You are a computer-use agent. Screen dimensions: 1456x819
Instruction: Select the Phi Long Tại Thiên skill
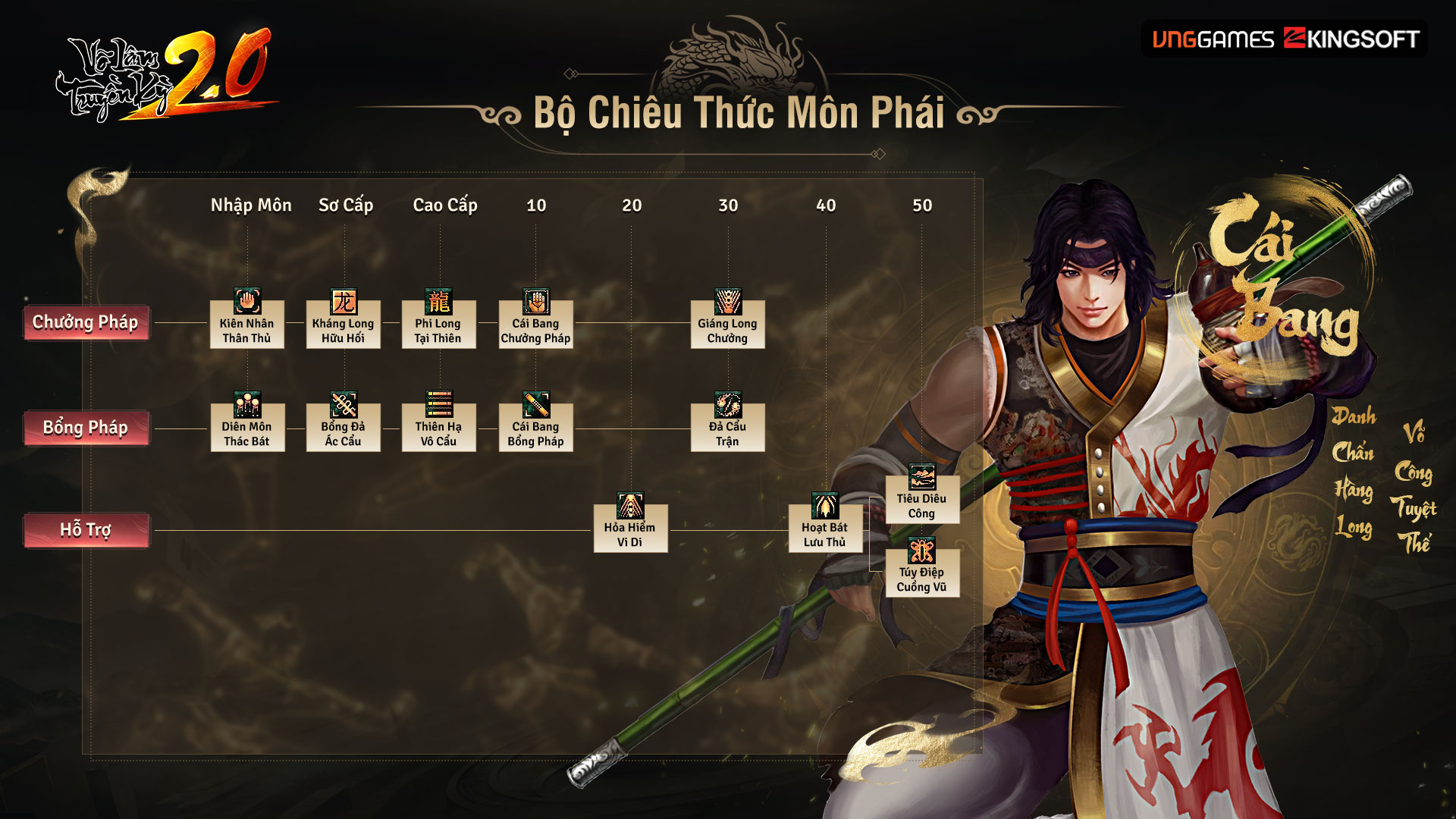click(x=439, y=320)
